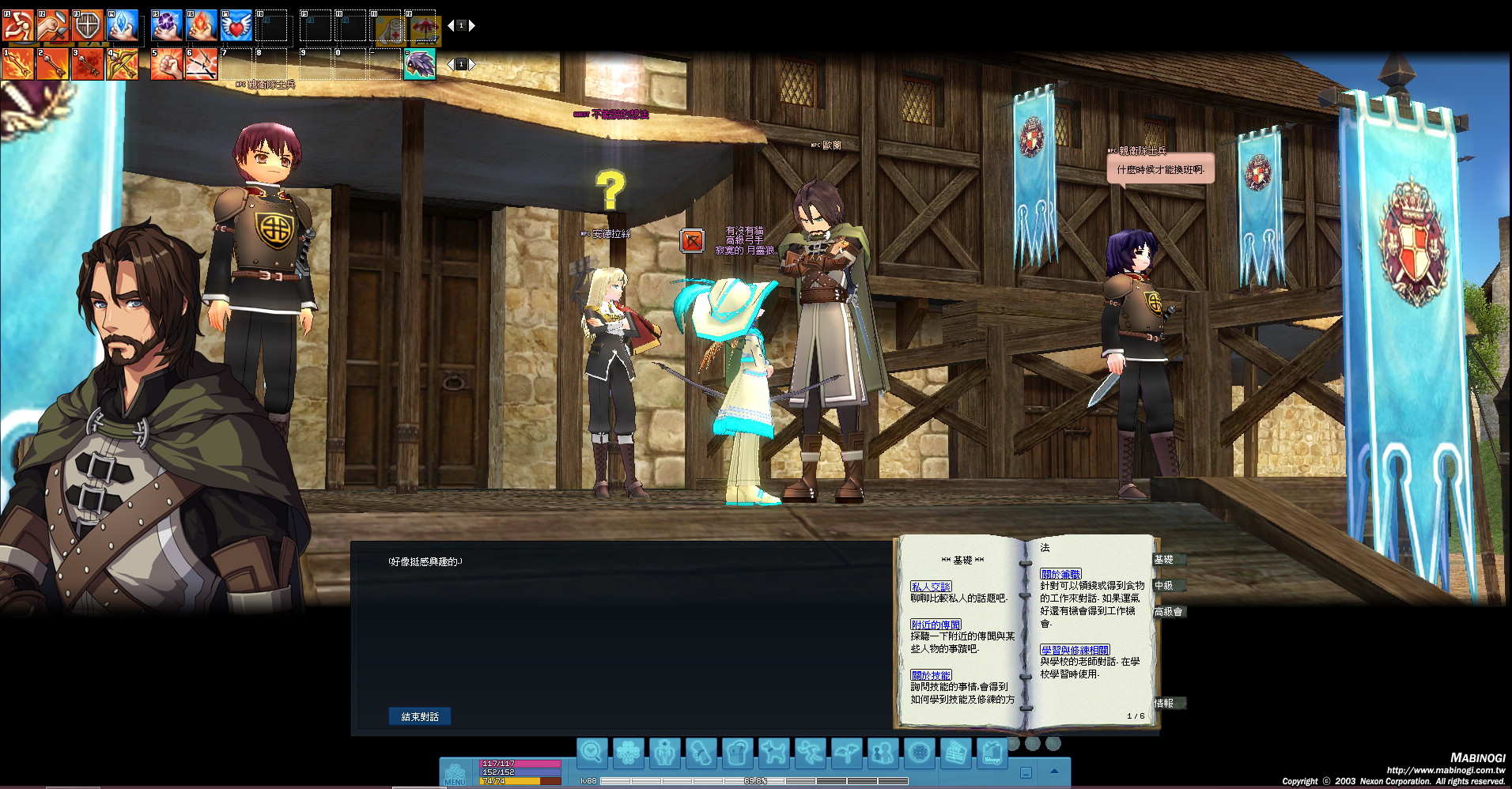Select the 附近的傳聞 keyword
This screenshot has height=789, width=1512.
tap(936, 625)
